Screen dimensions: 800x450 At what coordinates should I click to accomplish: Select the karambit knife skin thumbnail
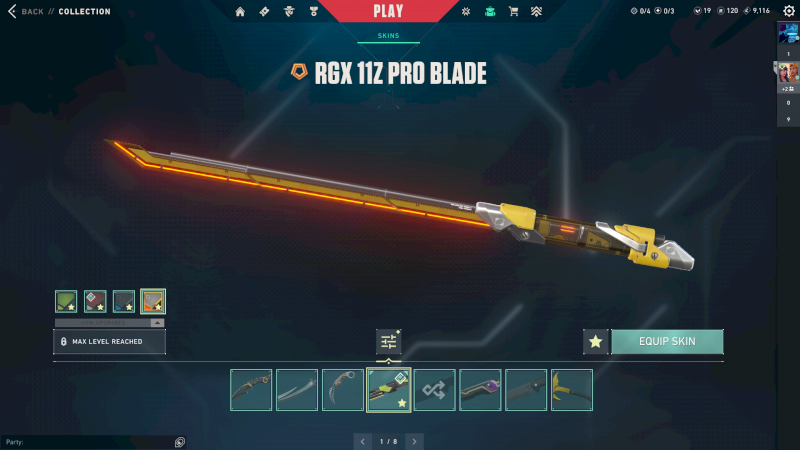(x=343, y=390)
